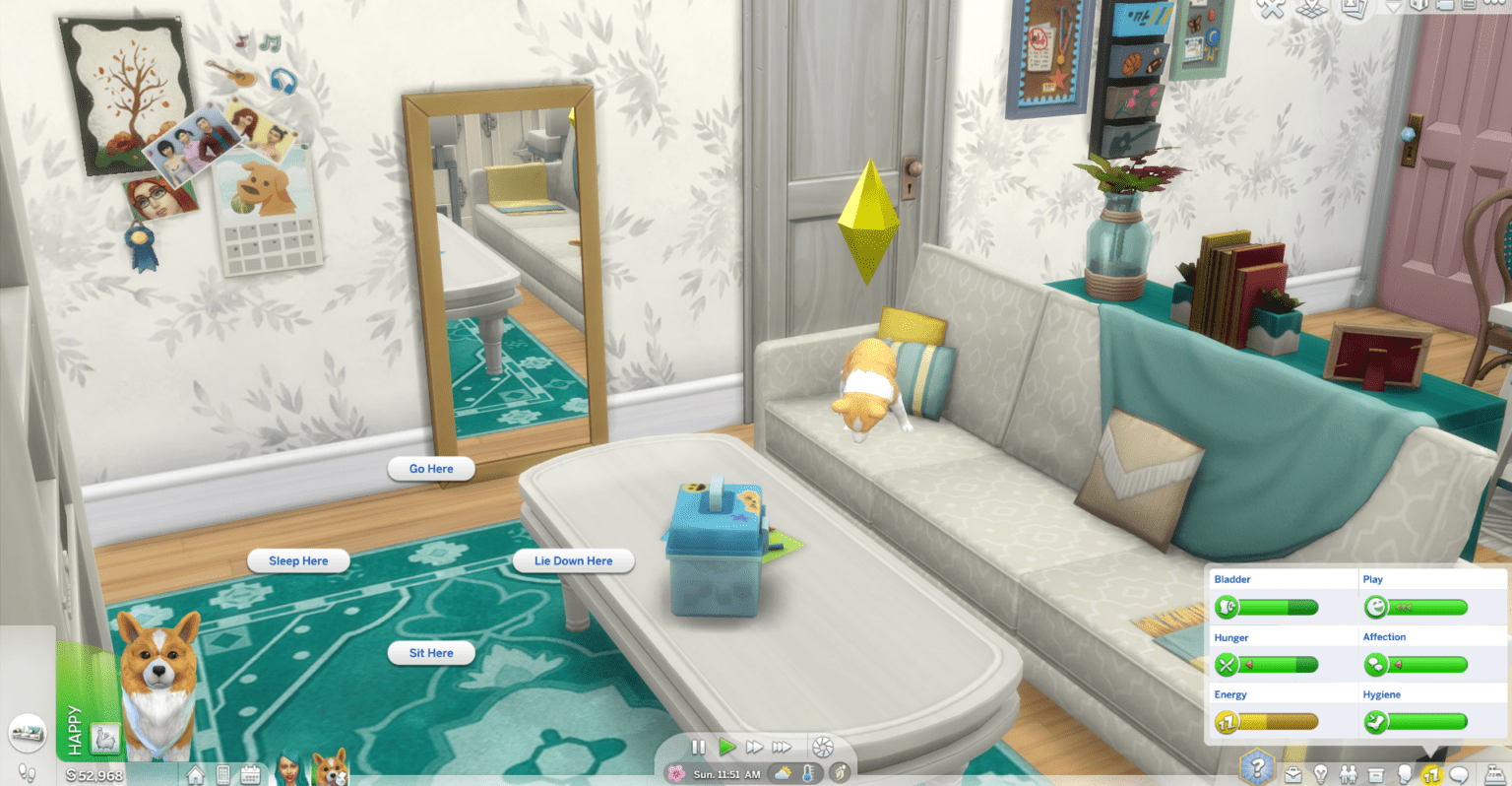1512x786 pixels.
Task: Open the simology panel icon
Action: (x=1406, y=773)
